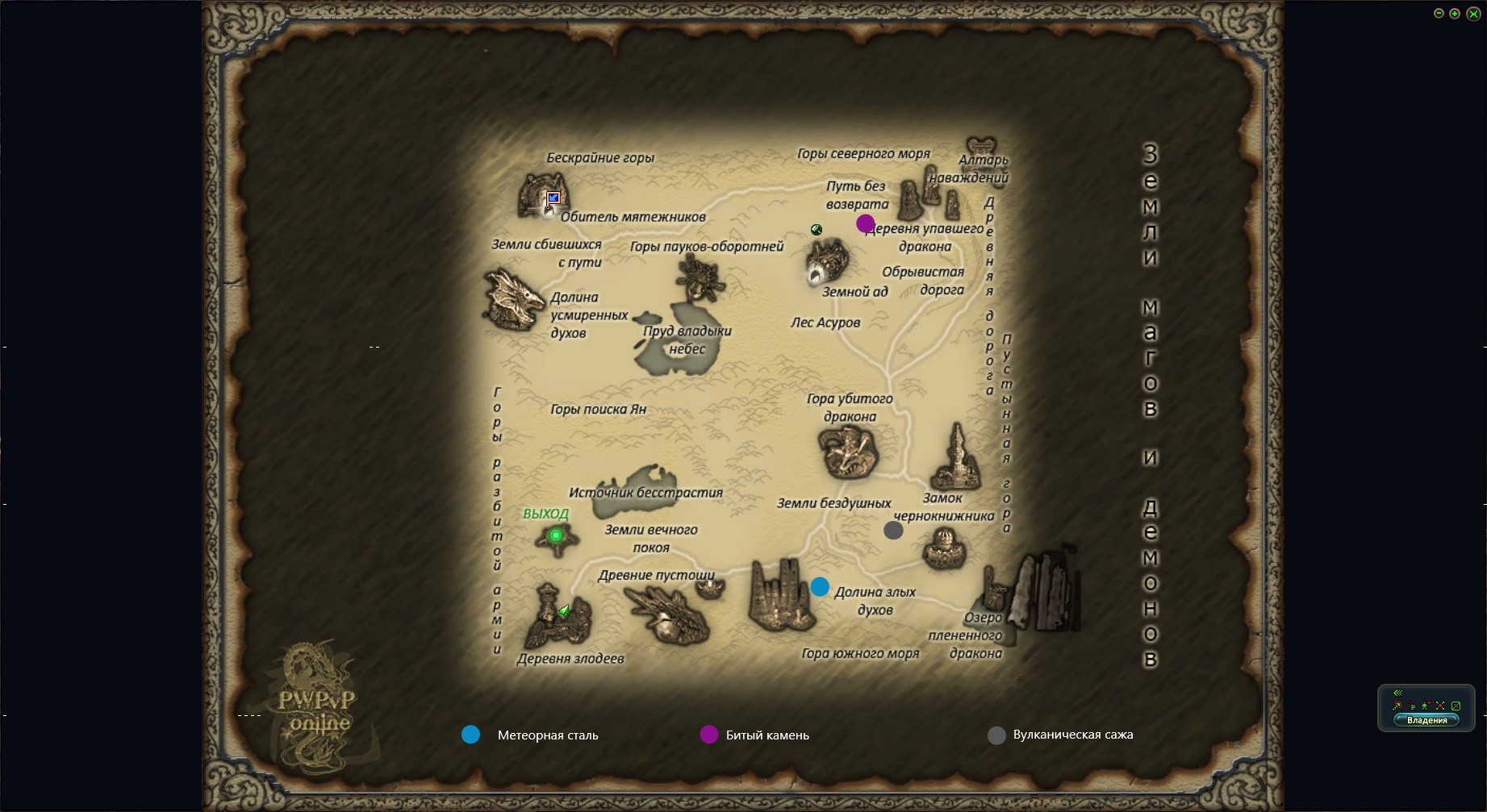The image size is (1487, 812).
Task: Click the green figure with red arrow icon
Action: pos(1426,706)
